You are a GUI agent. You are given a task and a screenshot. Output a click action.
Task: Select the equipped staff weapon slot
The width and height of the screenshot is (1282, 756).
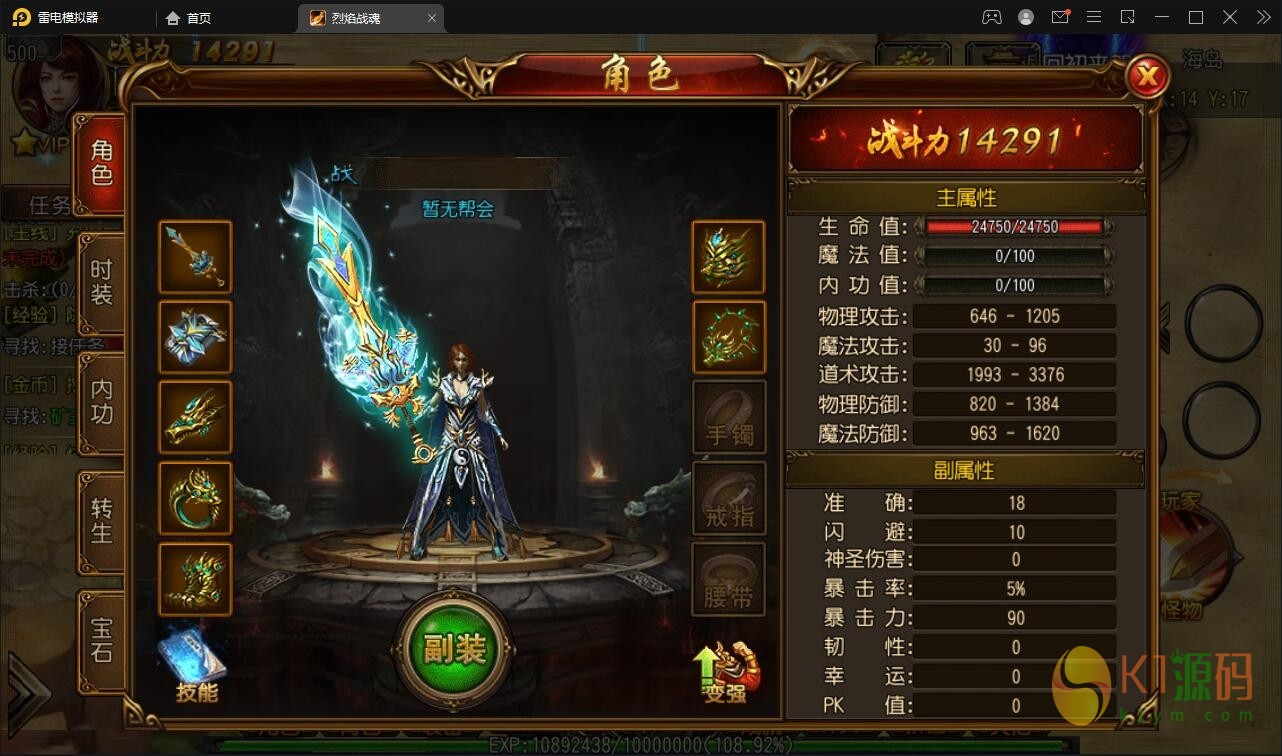[x=195, y=257]
